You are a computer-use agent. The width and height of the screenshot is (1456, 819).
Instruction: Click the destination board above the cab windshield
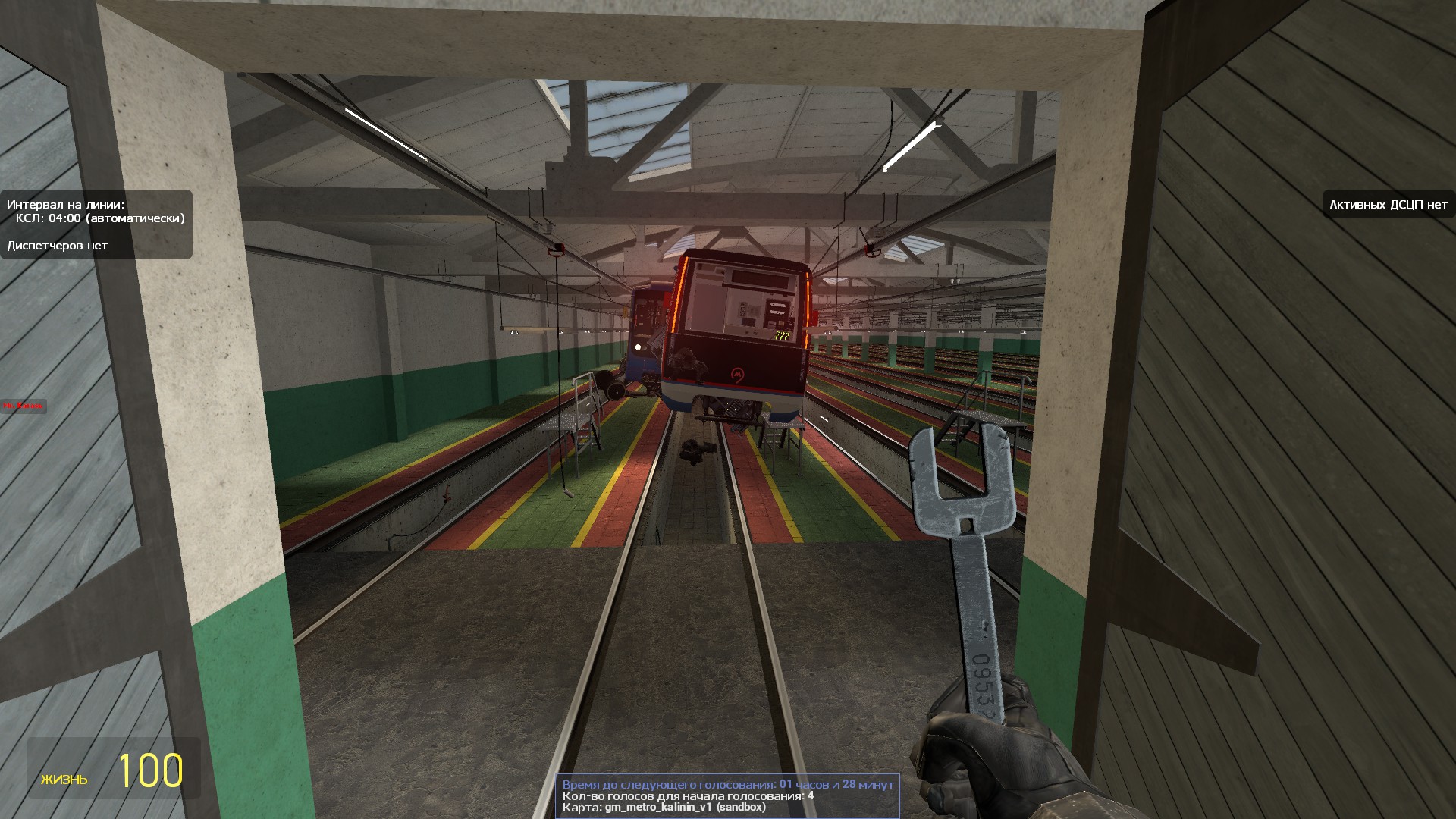760,278
